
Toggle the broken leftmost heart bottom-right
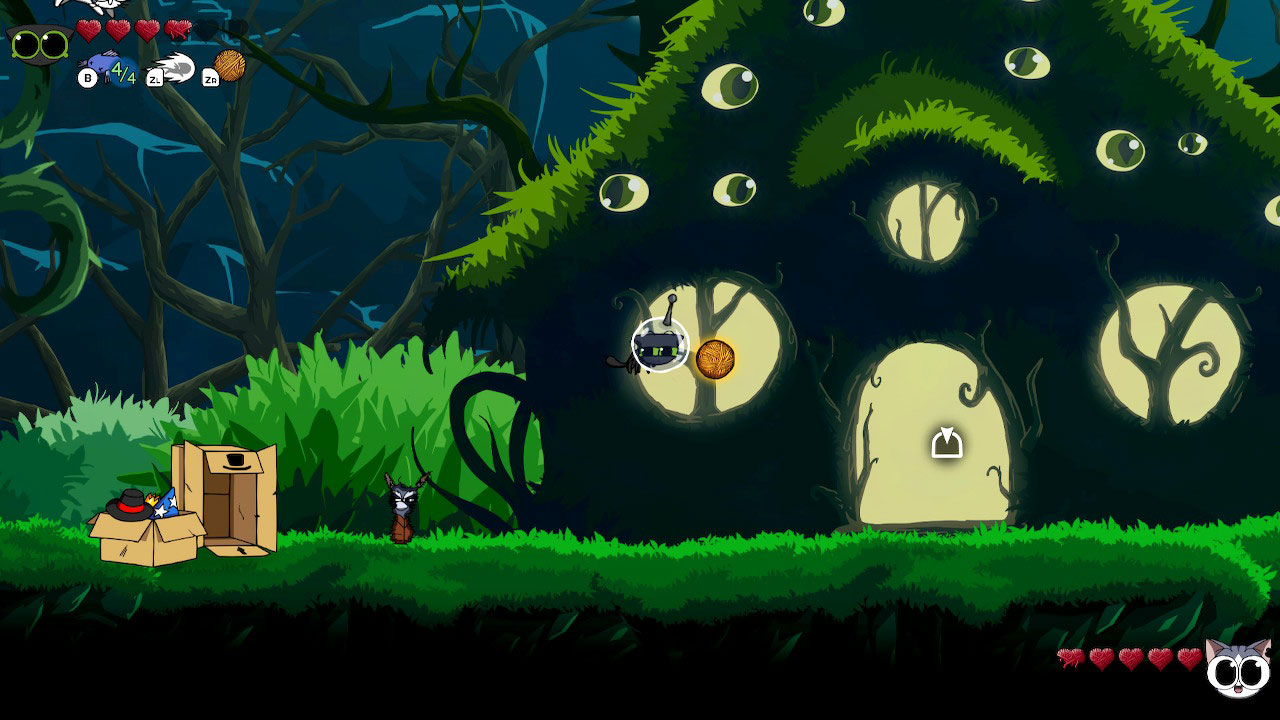click(x=1071, y=658)
